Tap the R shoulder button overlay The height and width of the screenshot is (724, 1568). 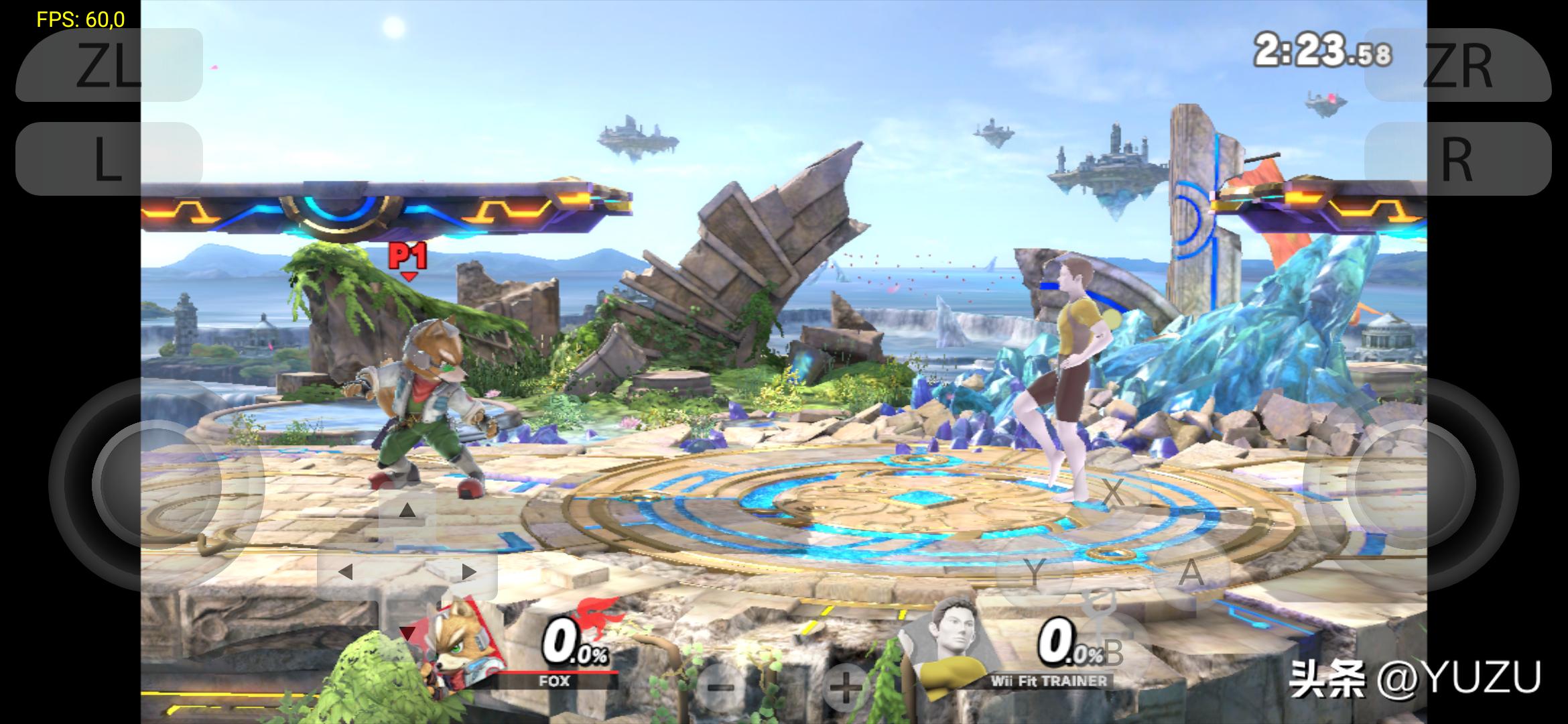pos(1458,159)
